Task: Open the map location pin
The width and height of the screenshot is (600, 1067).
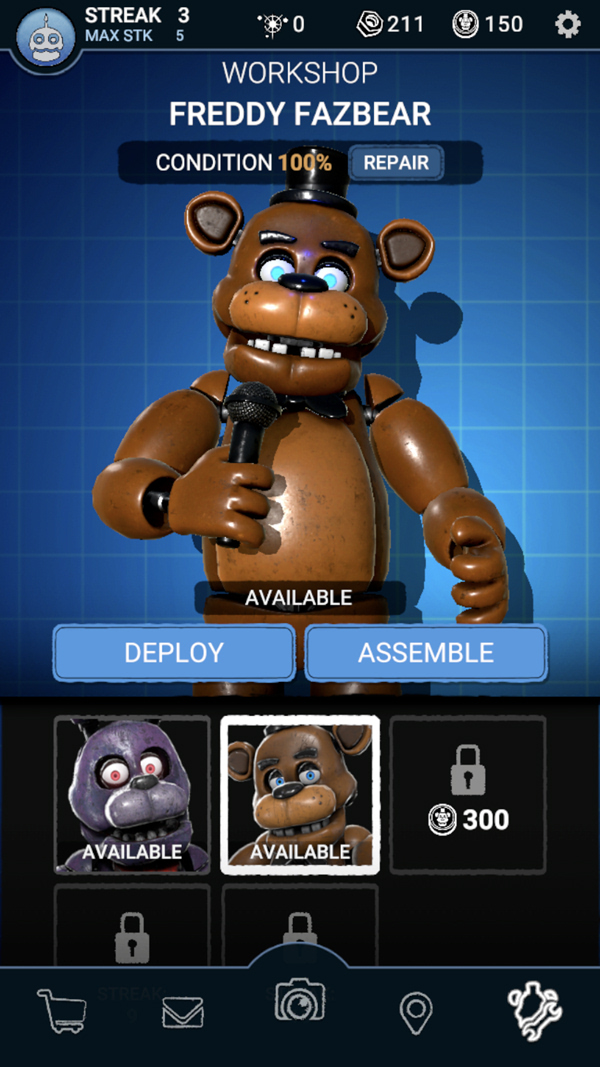Action: pos(415,1013)
